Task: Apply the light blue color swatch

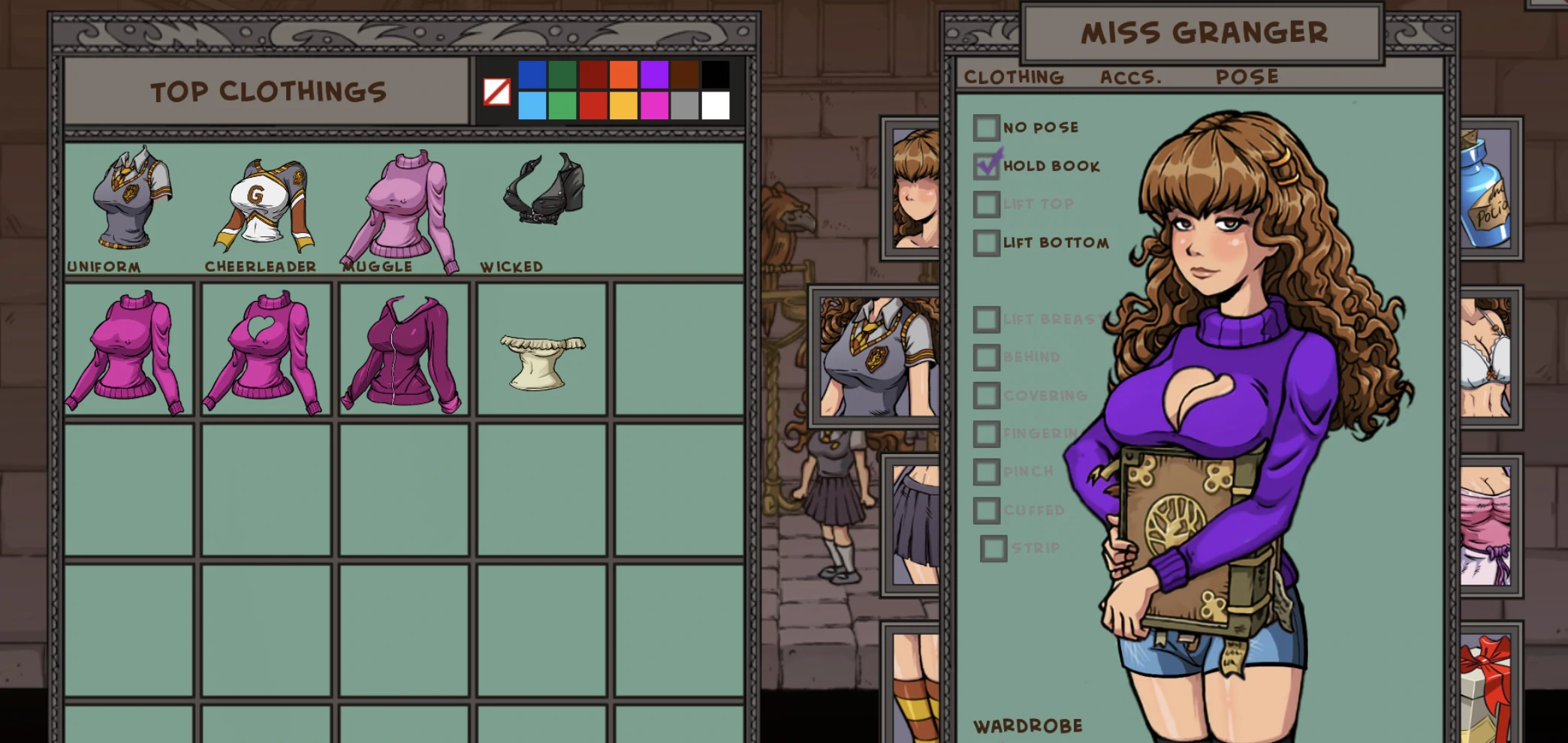Action: 532,106
